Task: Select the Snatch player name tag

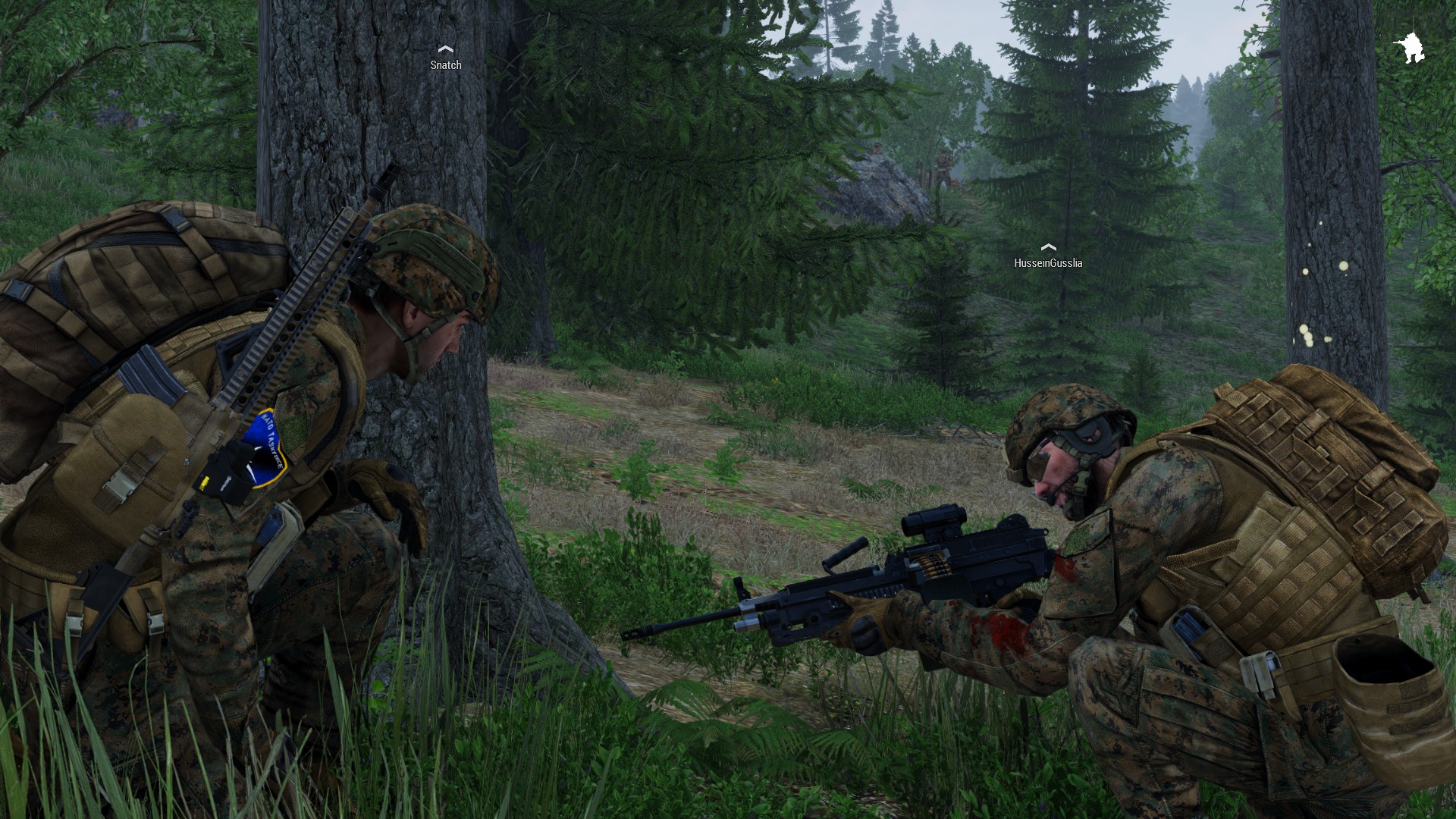Action: tap(446, 65)
